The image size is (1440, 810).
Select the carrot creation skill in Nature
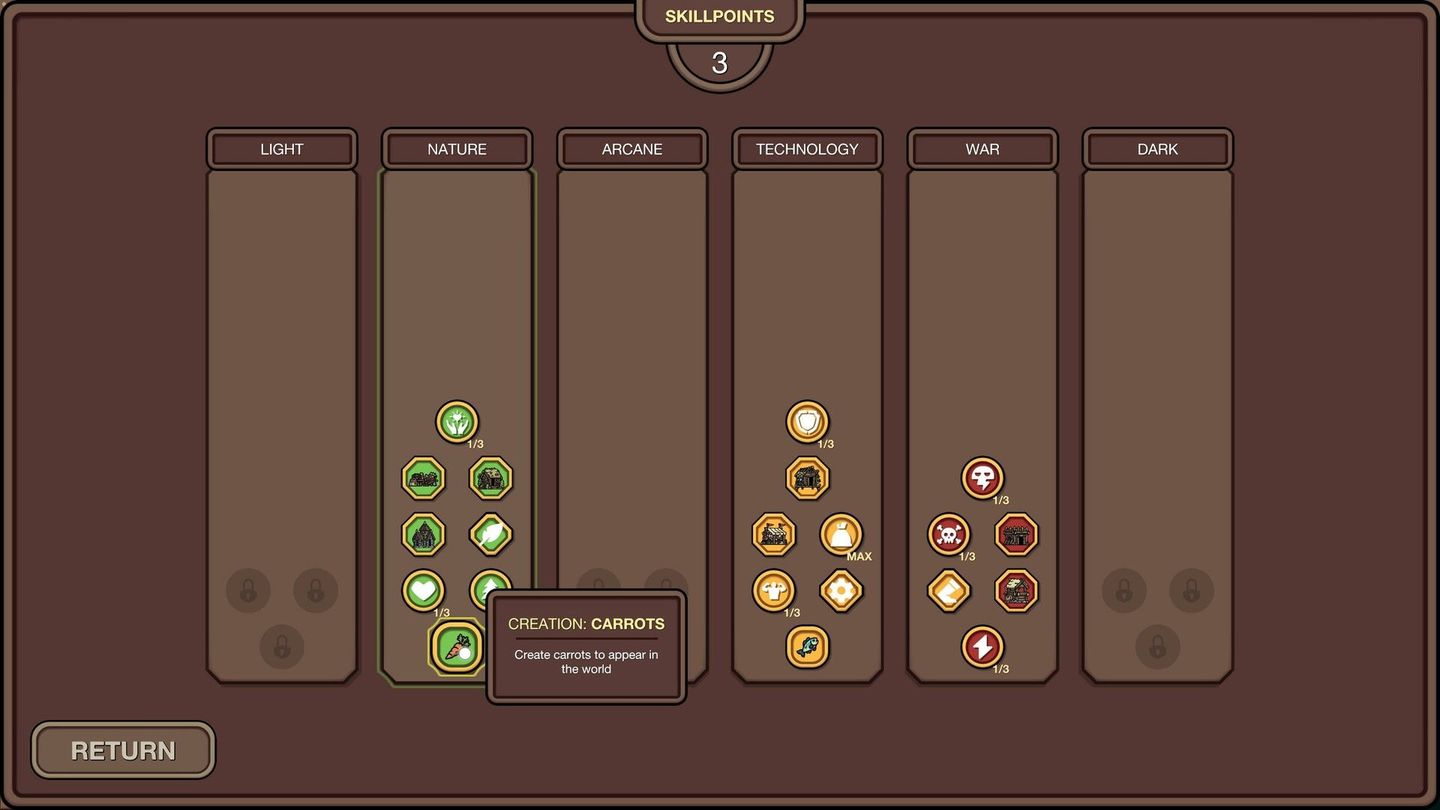(457, 647)
